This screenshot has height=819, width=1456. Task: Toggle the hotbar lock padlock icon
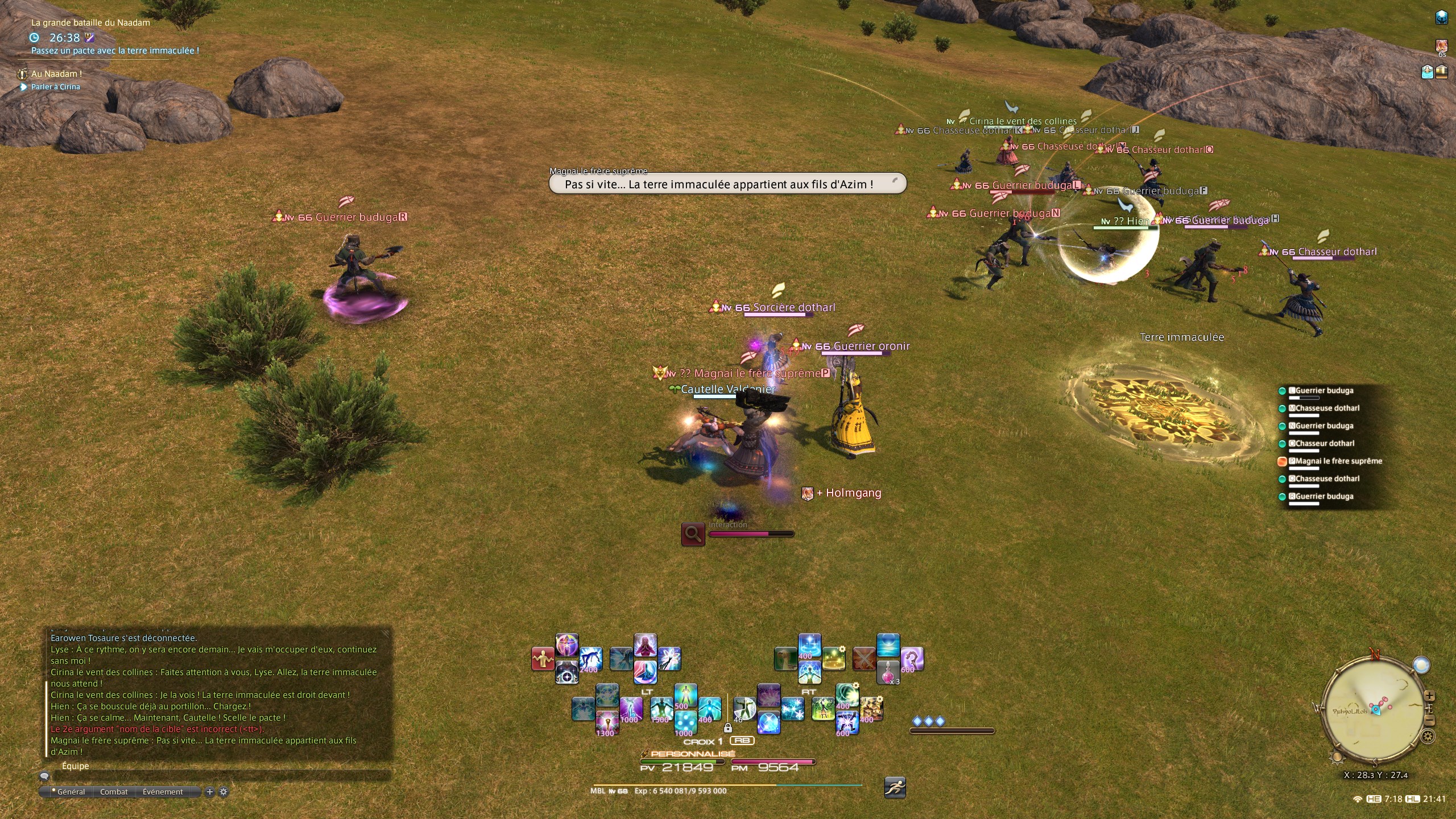tap(727, 727)
